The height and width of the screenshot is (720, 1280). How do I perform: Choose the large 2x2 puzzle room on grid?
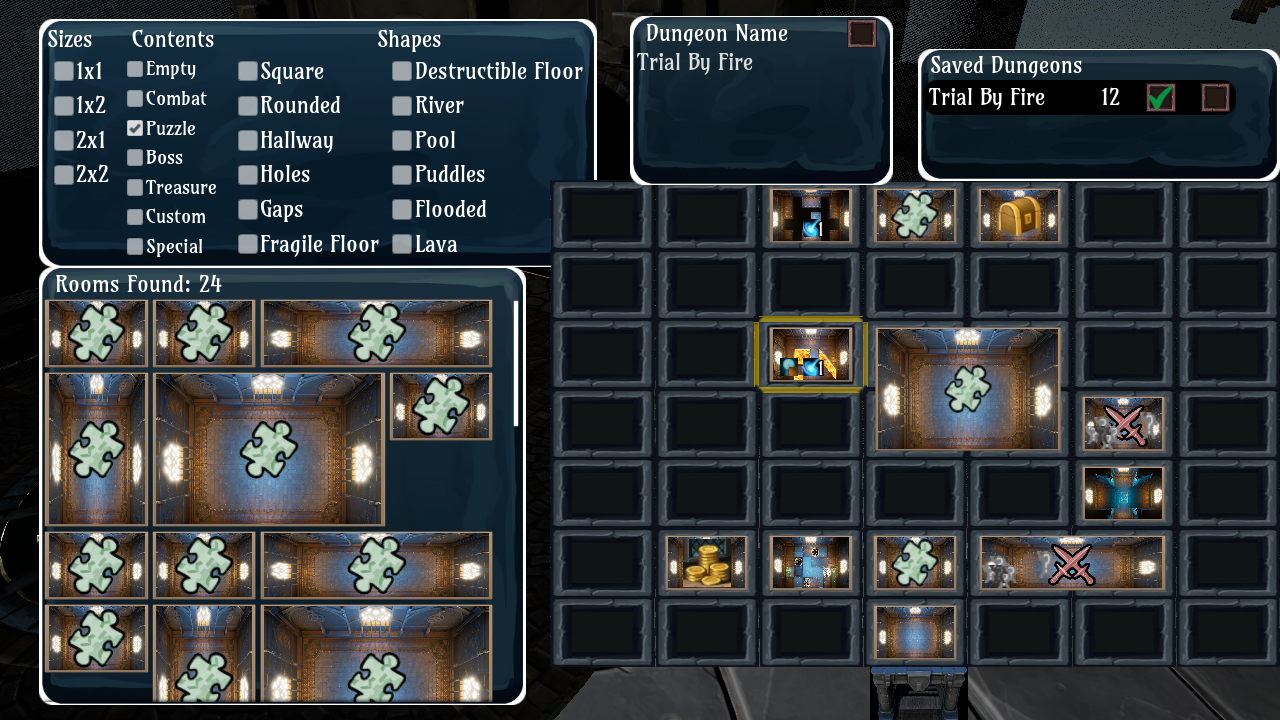click(967, 389)
